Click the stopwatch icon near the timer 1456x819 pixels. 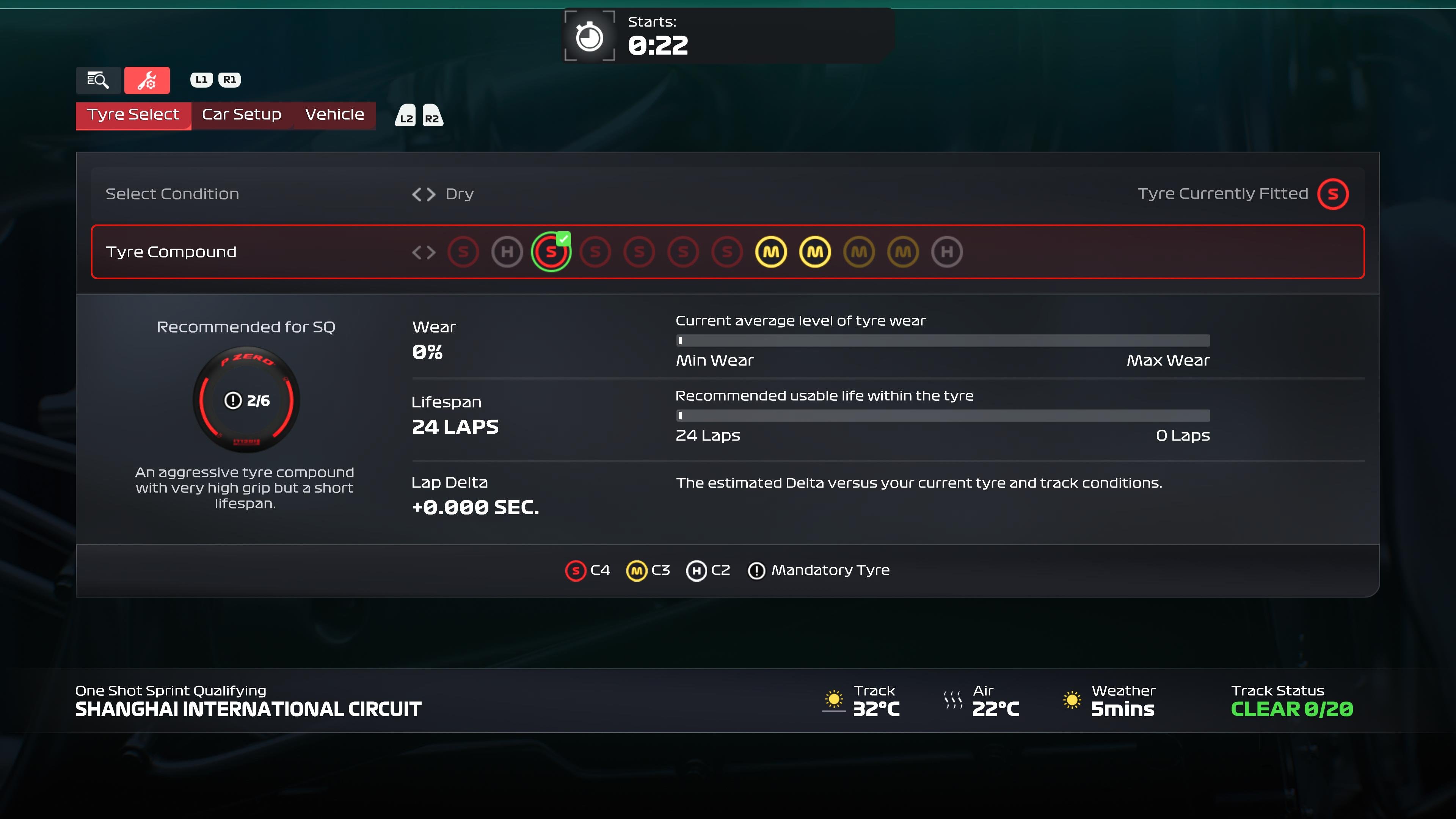(589, 36)
